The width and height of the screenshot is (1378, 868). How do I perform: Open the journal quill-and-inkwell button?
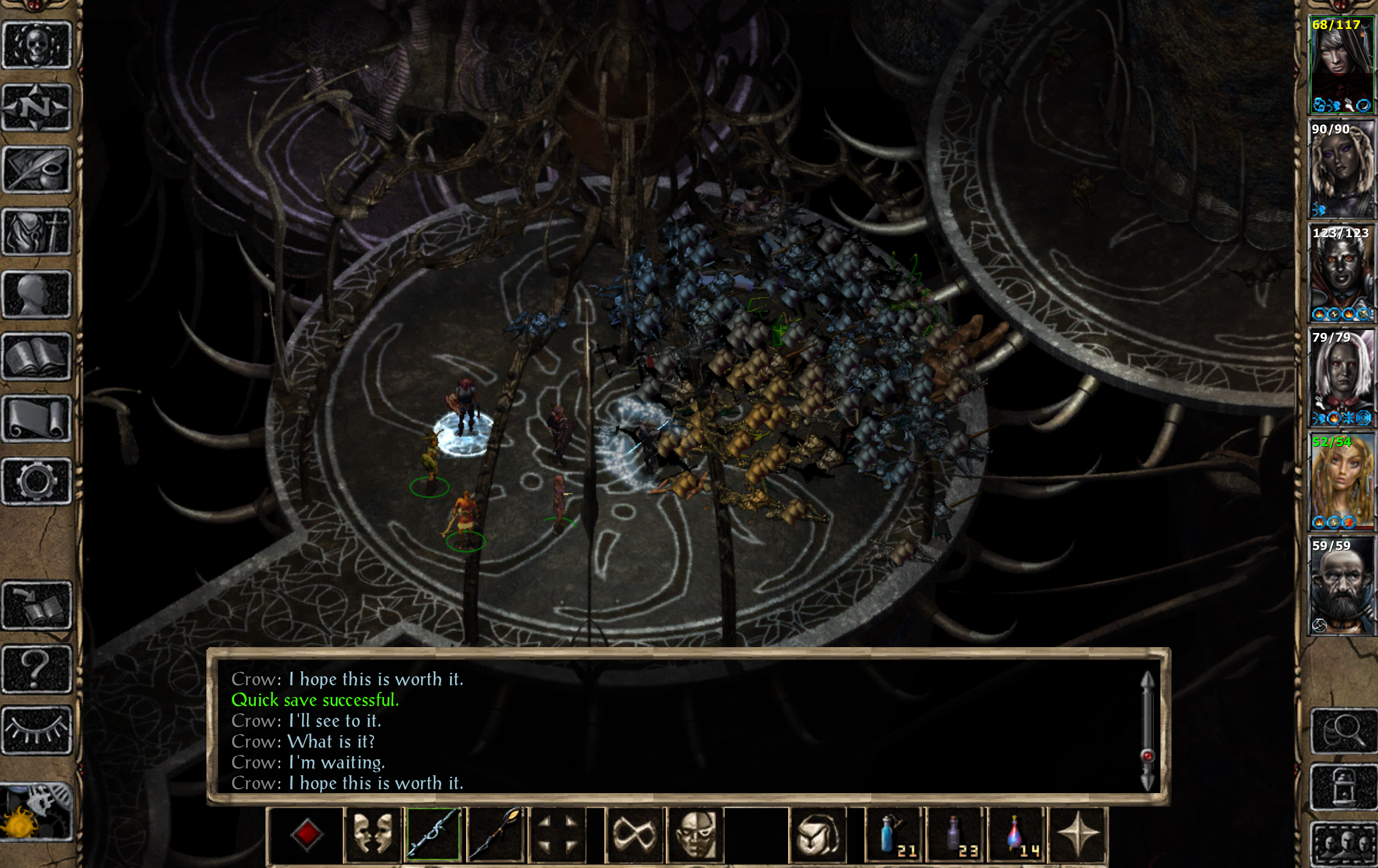coord(37,169)
